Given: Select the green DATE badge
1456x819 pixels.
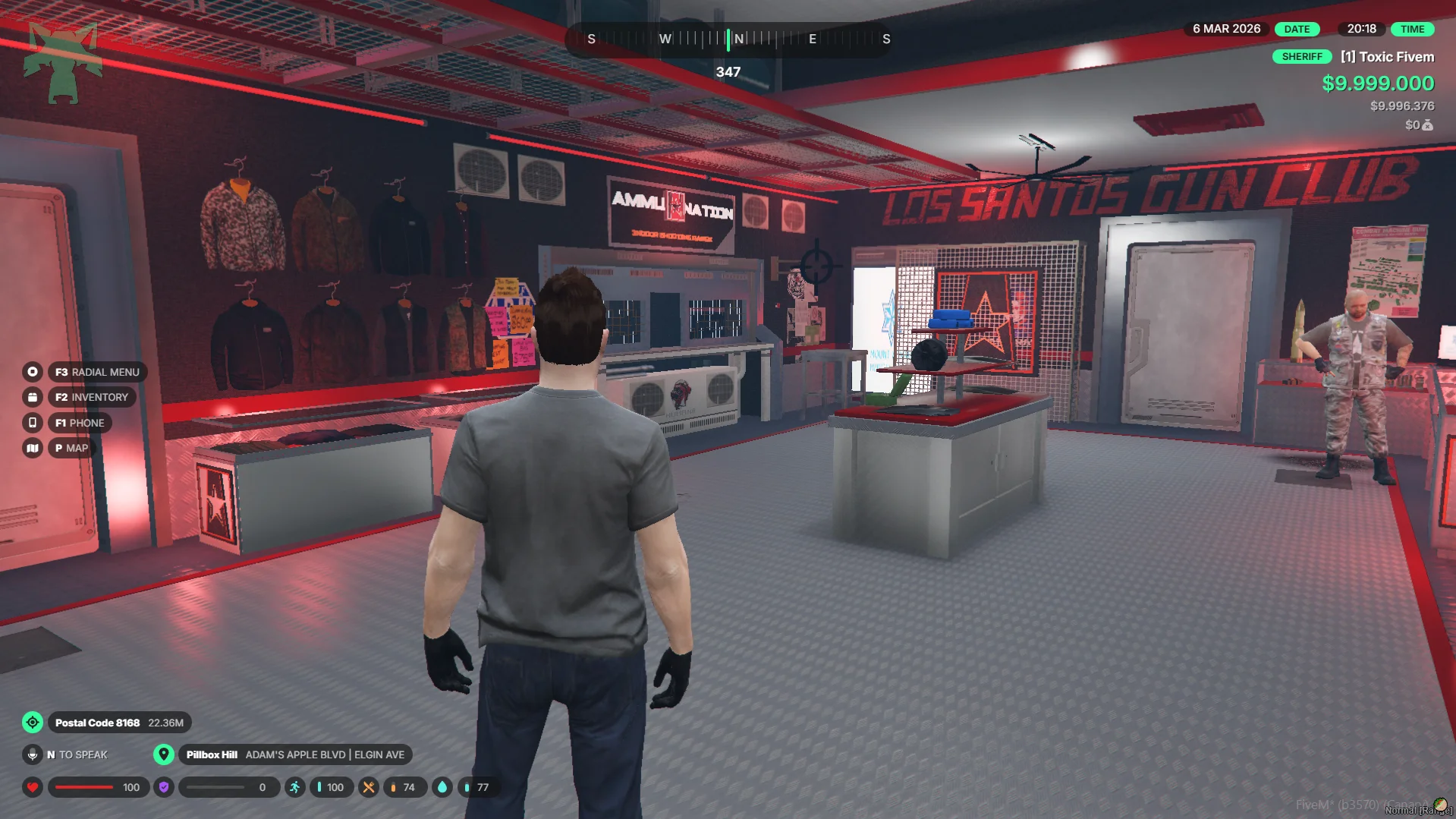Looking at the screenshot, I should [1297, 29].
